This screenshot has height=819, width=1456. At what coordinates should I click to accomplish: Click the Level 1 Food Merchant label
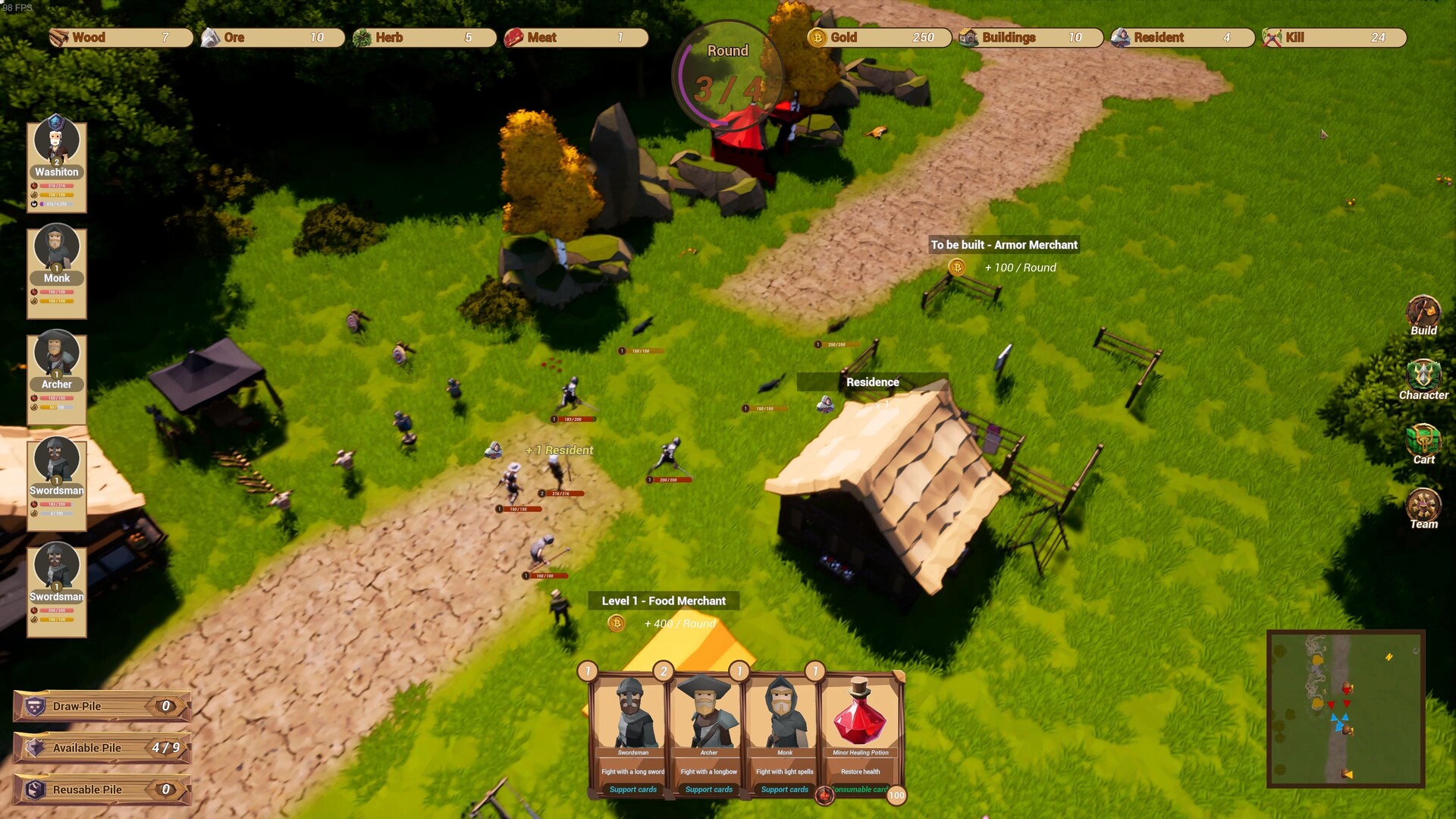(664, 601)
